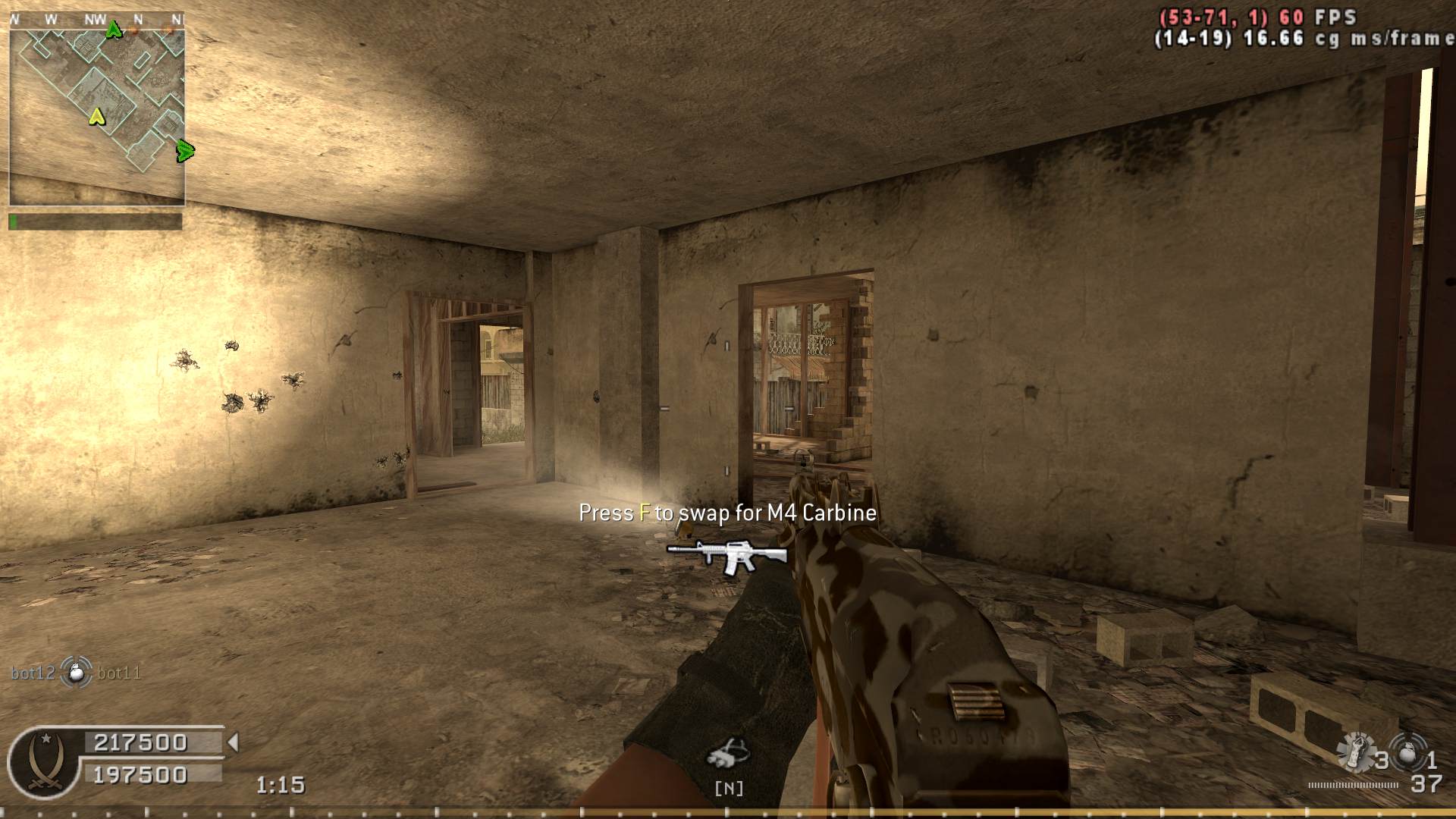1456x819 pixels.
Task: Select the frag grenade icon
Action: [1409, 756]
